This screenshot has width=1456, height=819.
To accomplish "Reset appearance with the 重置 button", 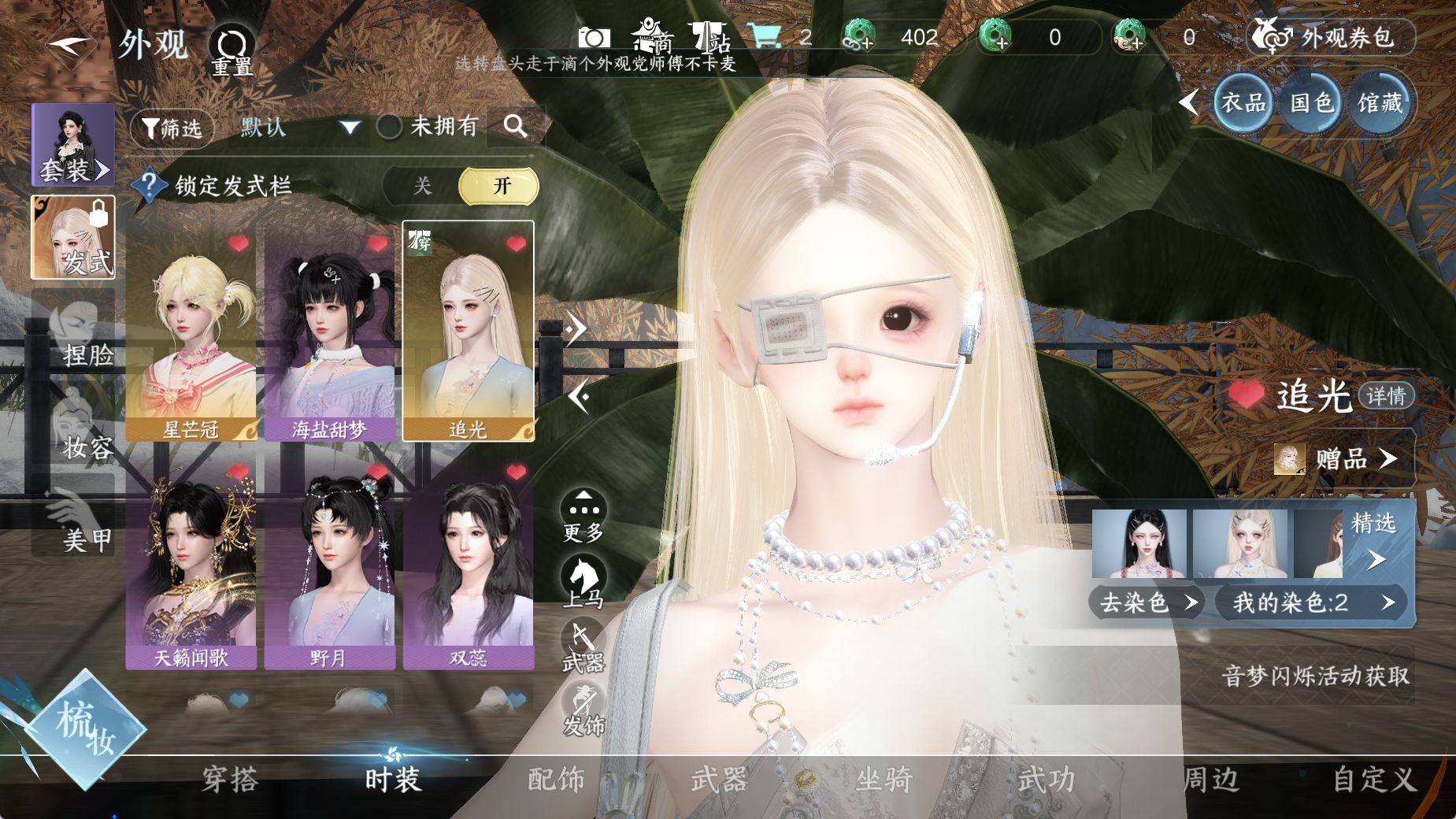I will pos(232,50).
